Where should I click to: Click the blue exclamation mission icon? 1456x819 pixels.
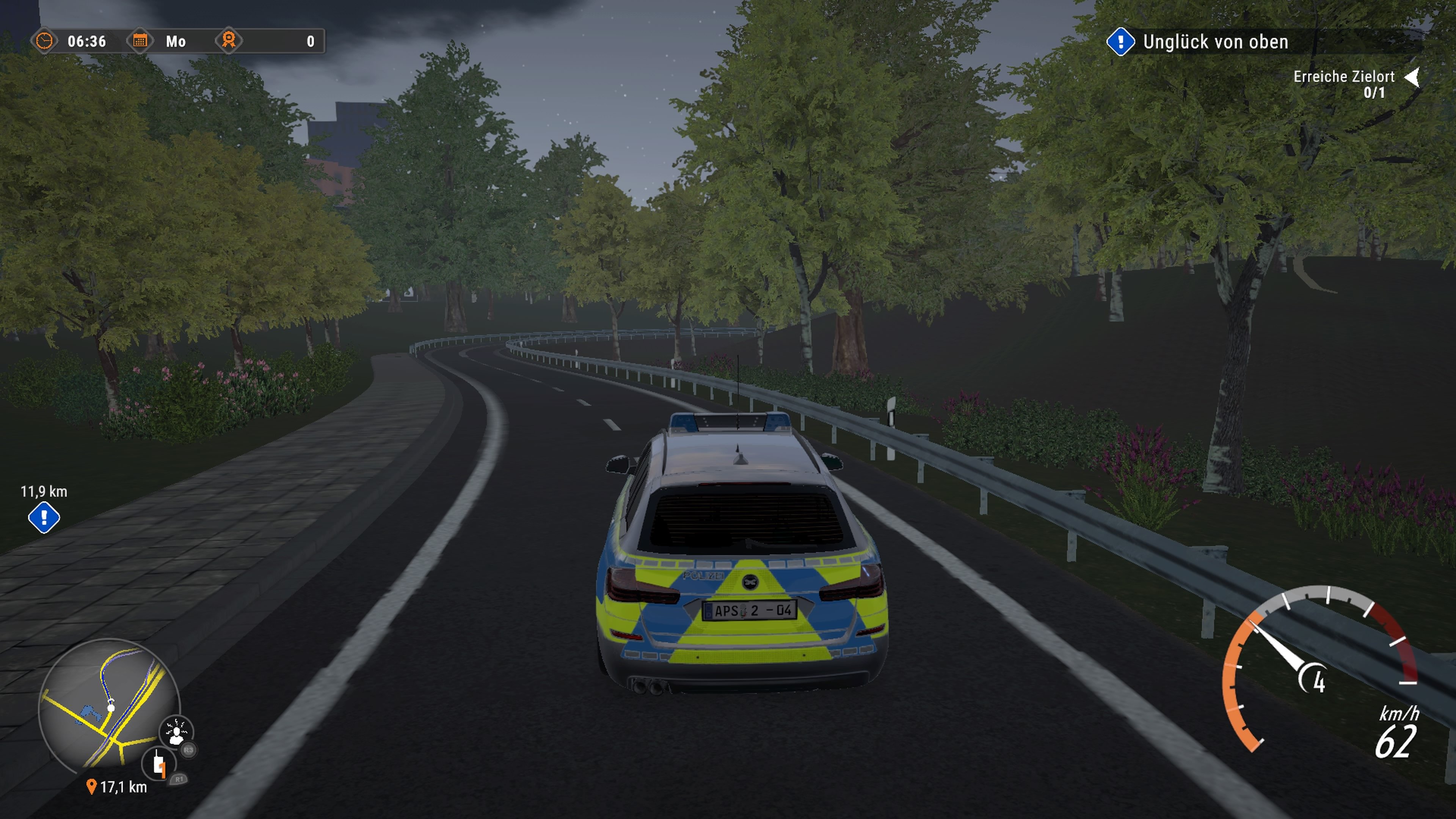pos(1122,41)
